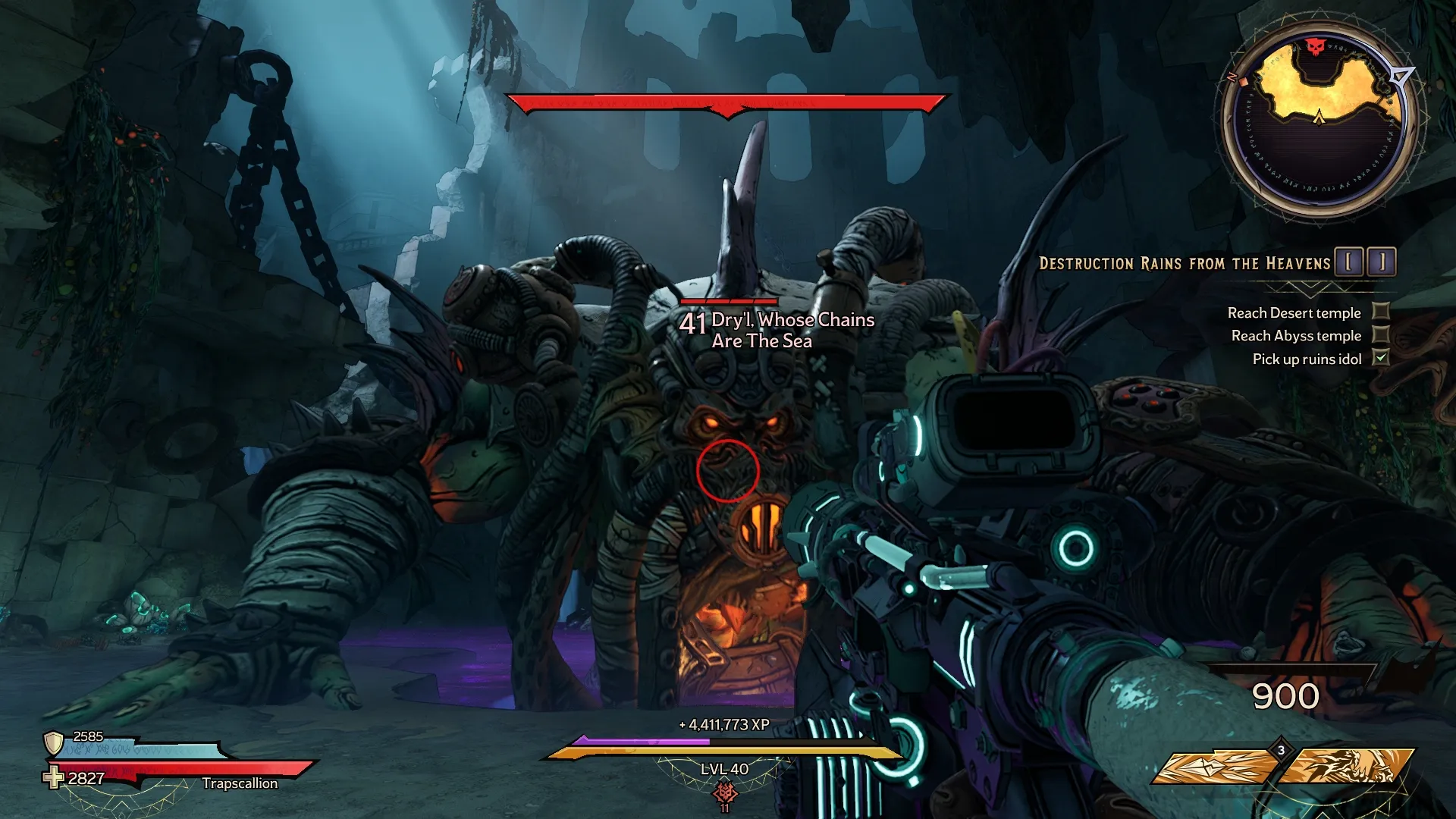Click the red class emblem below LVL 40
Screen dimensions: 1456x819
click(725, 792)
